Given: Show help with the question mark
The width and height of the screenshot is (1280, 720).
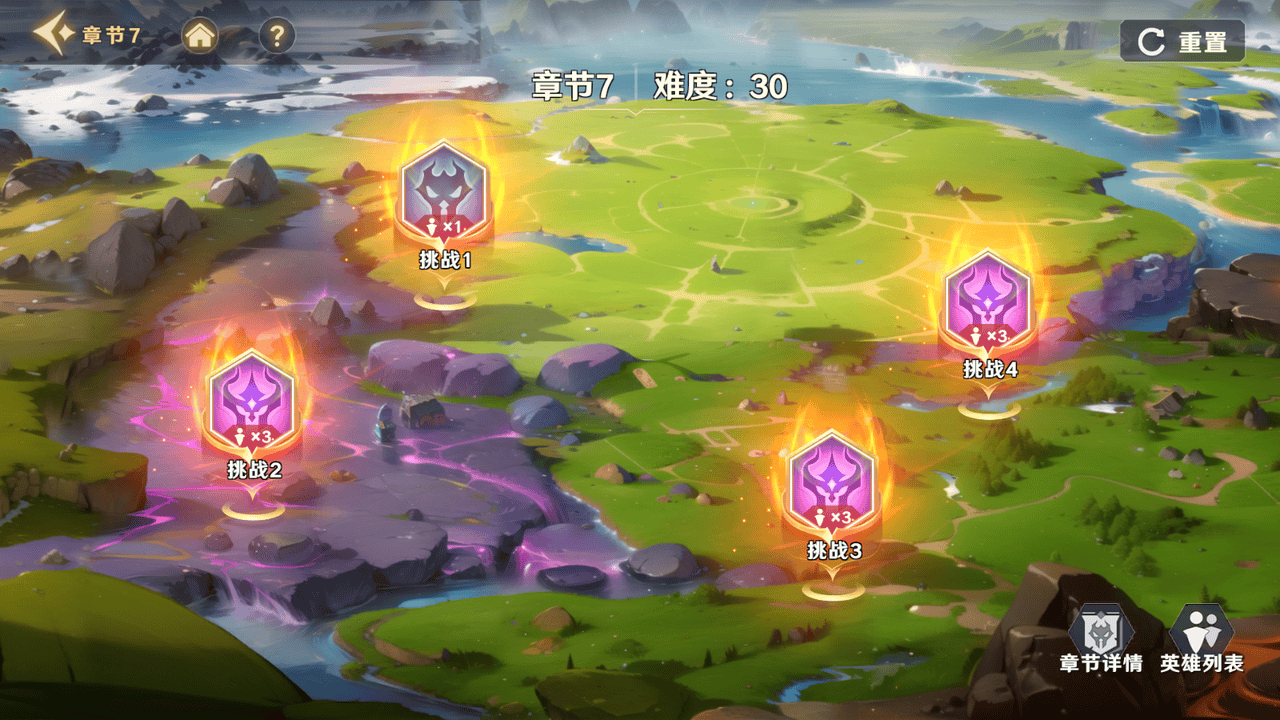Looking at the screenshot, I should click(x=277, y=37).
